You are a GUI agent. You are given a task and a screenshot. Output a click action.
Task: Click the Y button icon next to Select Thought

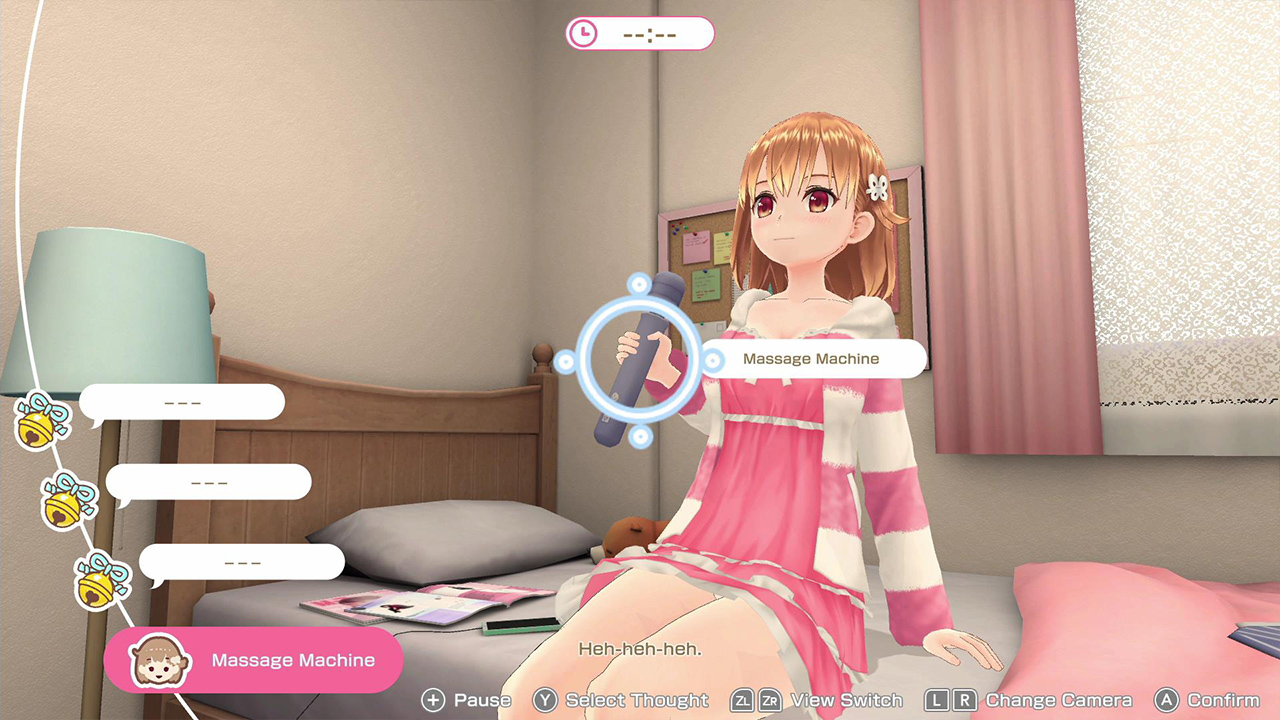click(547, 701)
